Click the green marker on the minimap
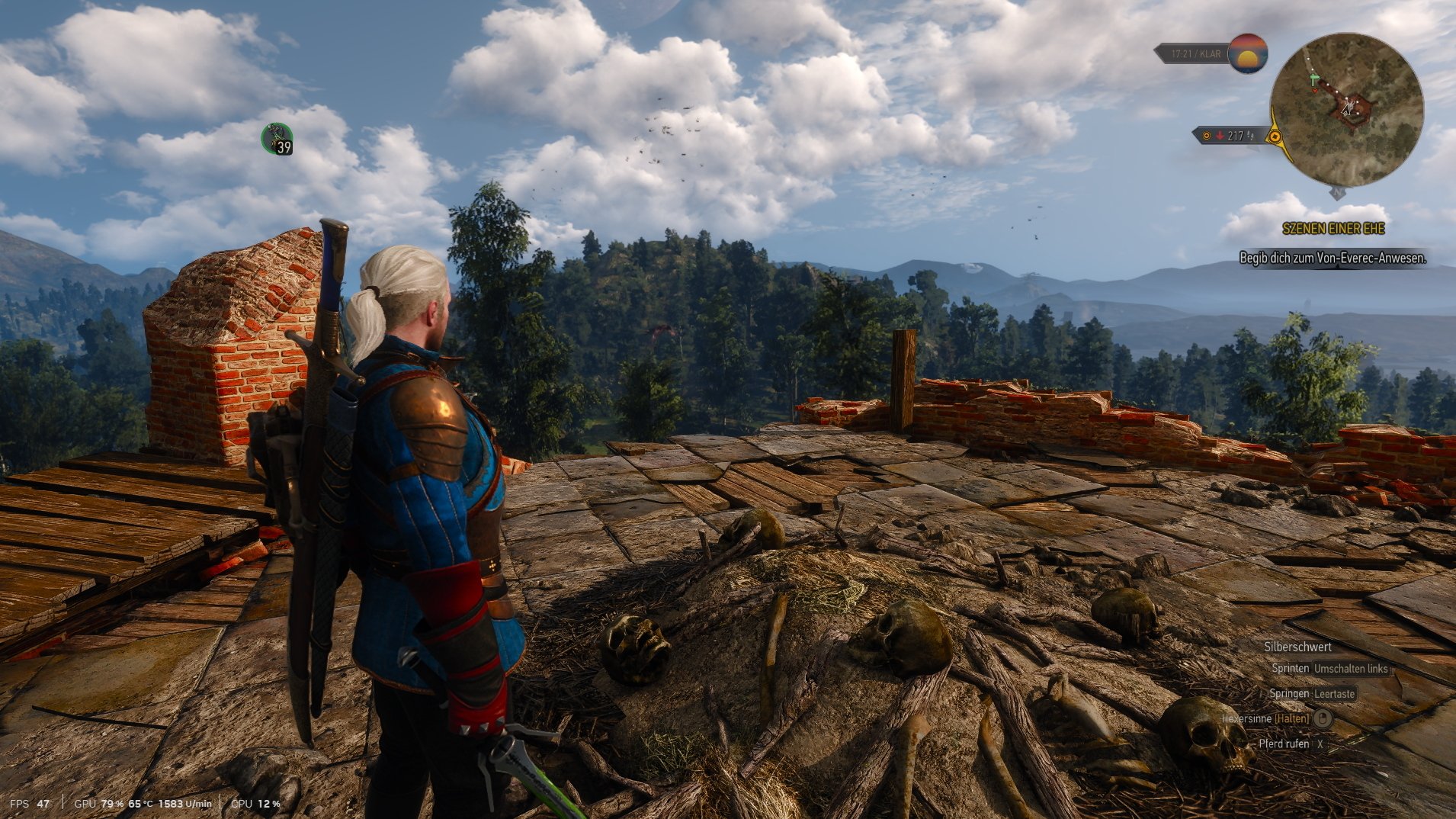The image size is (1456, 819). [1313, 79]
